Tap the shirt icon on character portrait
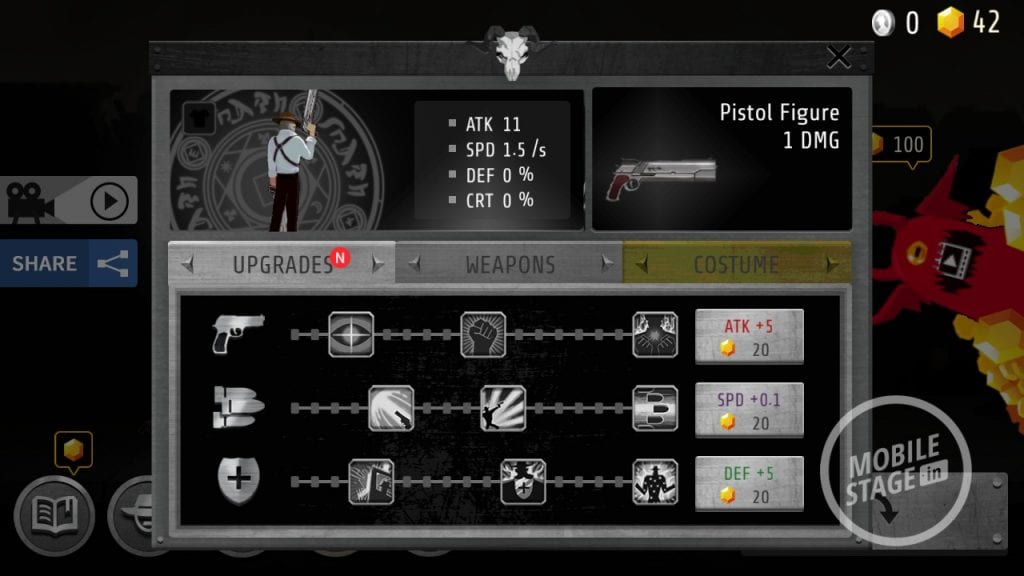The image size is (1024, 576). (x=195, y=116)
